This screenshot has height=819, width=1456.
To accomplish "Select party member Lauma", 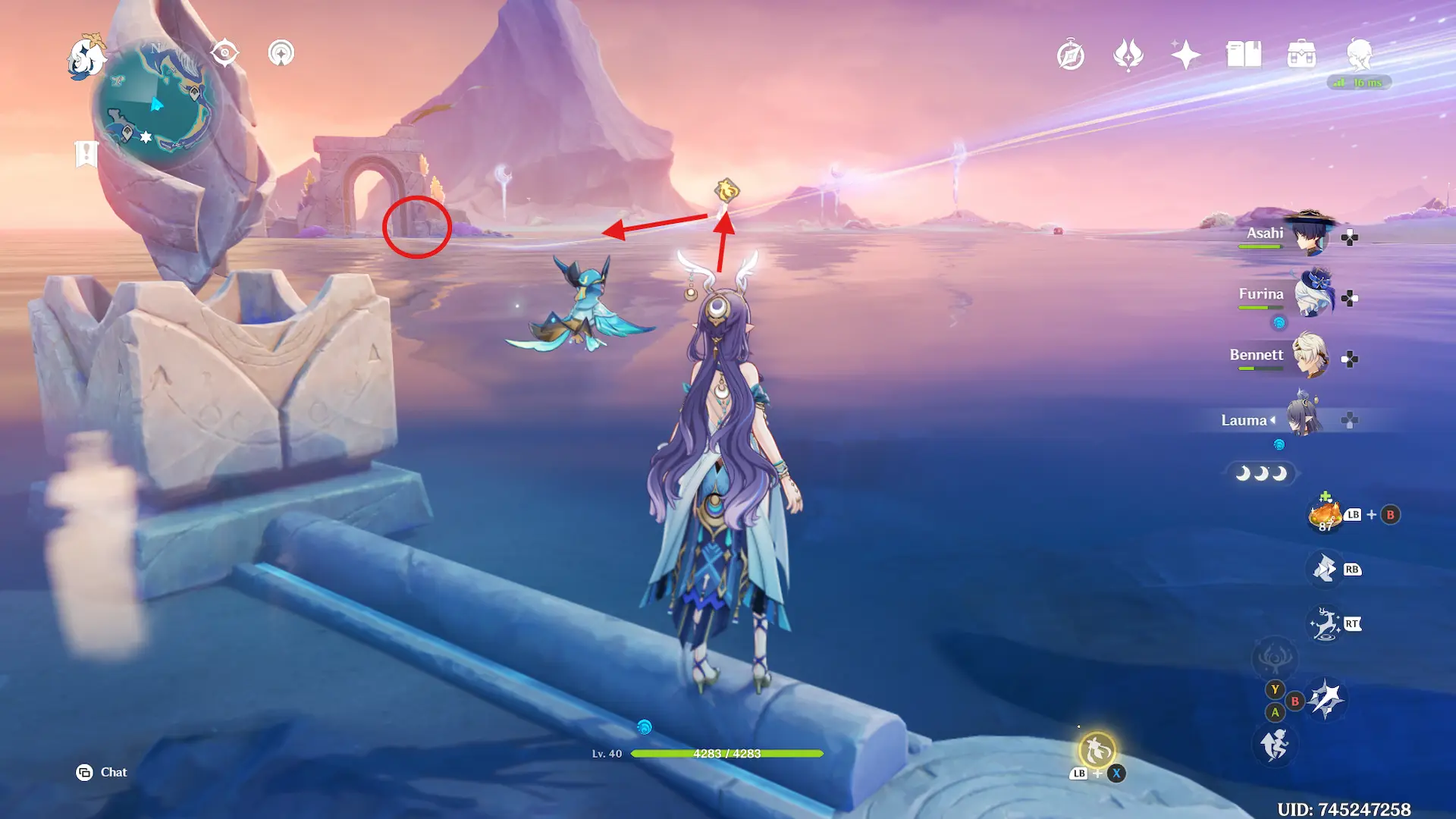I will click(1304, 419).
